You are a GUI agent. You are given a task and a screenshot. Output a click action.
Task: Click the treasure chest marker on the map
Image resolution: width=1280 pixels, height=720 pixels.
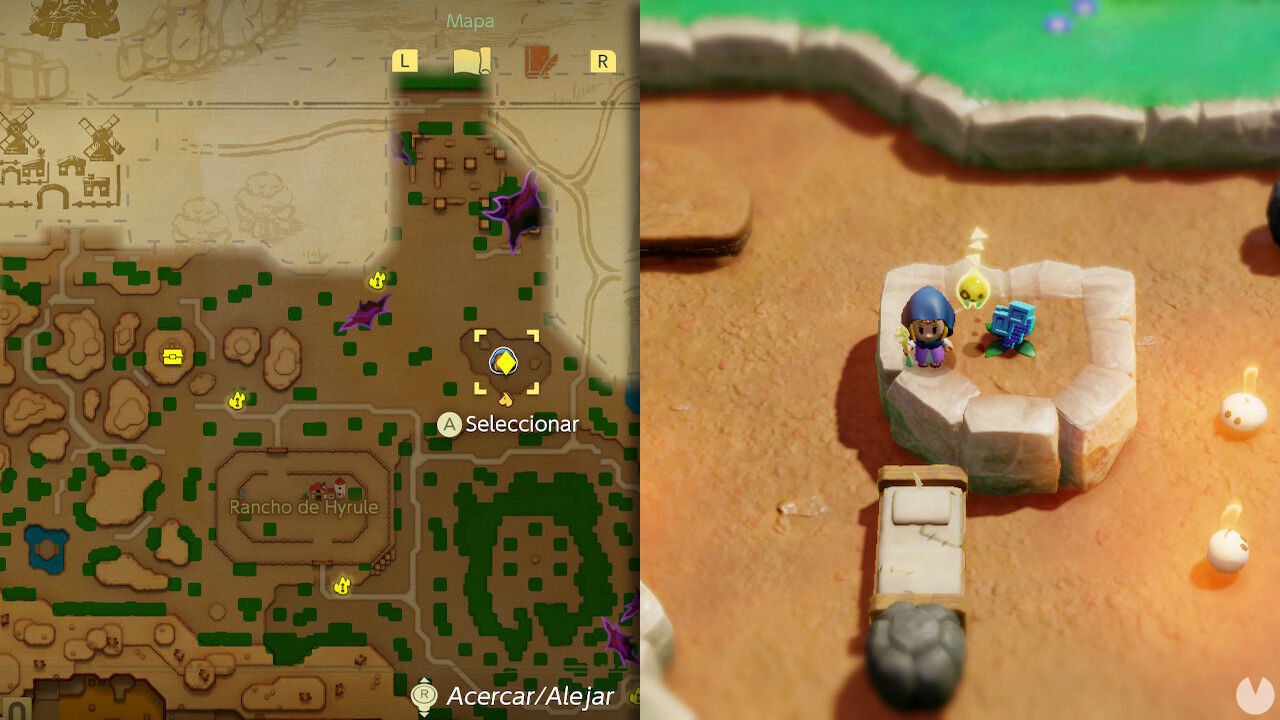click(x=174, y=356)
